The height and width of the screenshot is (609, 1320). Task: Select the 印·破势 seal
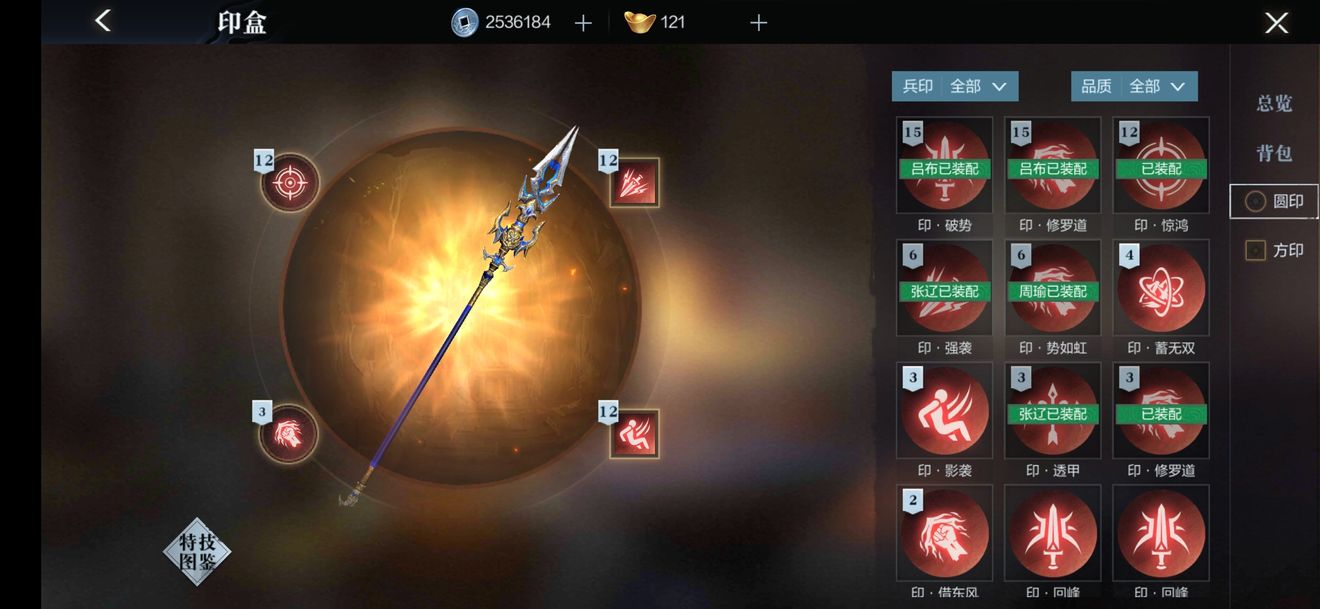coord(944,166)
